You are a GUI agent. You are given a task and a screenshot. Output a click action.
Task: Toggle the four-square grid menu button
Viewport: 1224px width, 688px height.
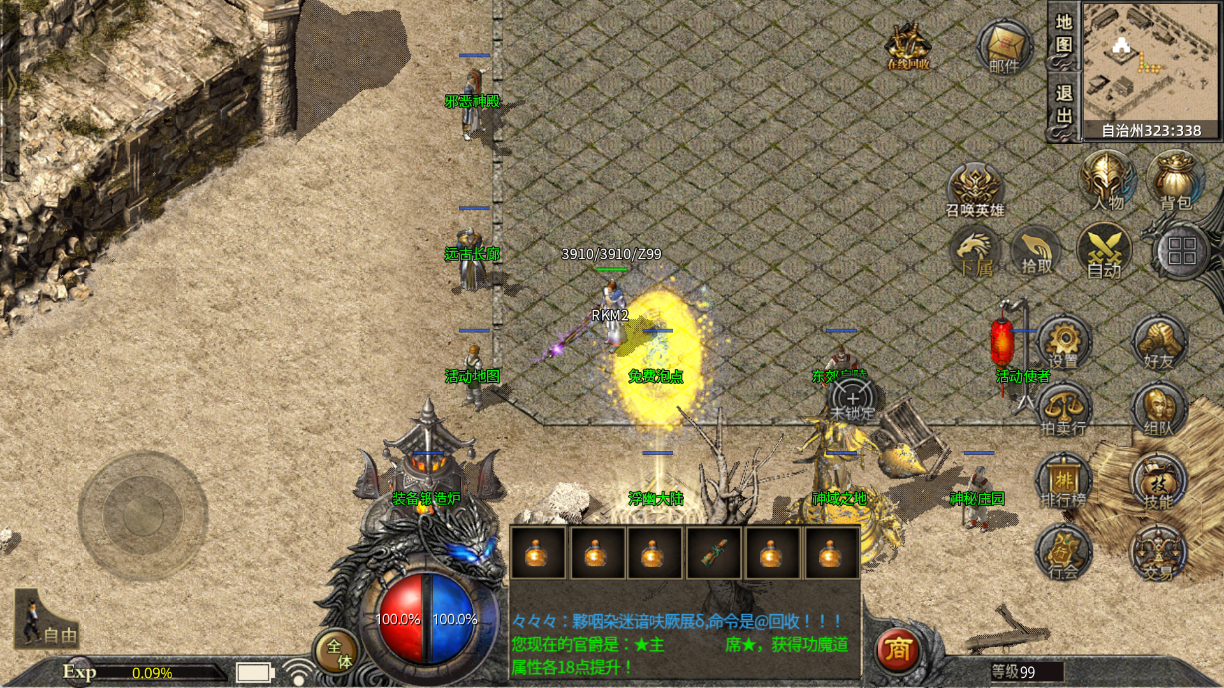(1182, 250)
